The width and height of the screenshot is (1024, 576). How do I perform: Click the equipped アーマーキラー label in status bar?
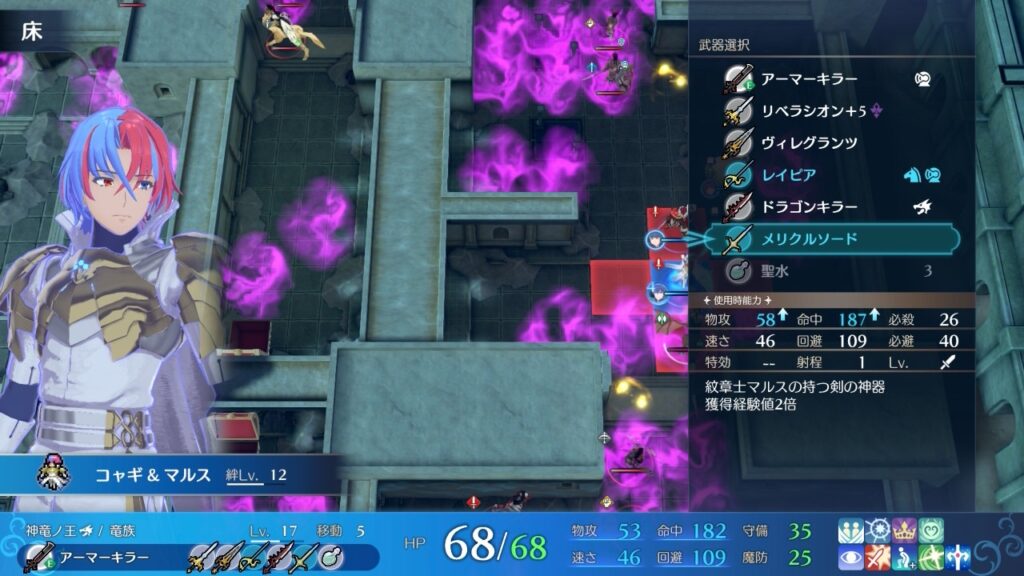coord(106,557)
